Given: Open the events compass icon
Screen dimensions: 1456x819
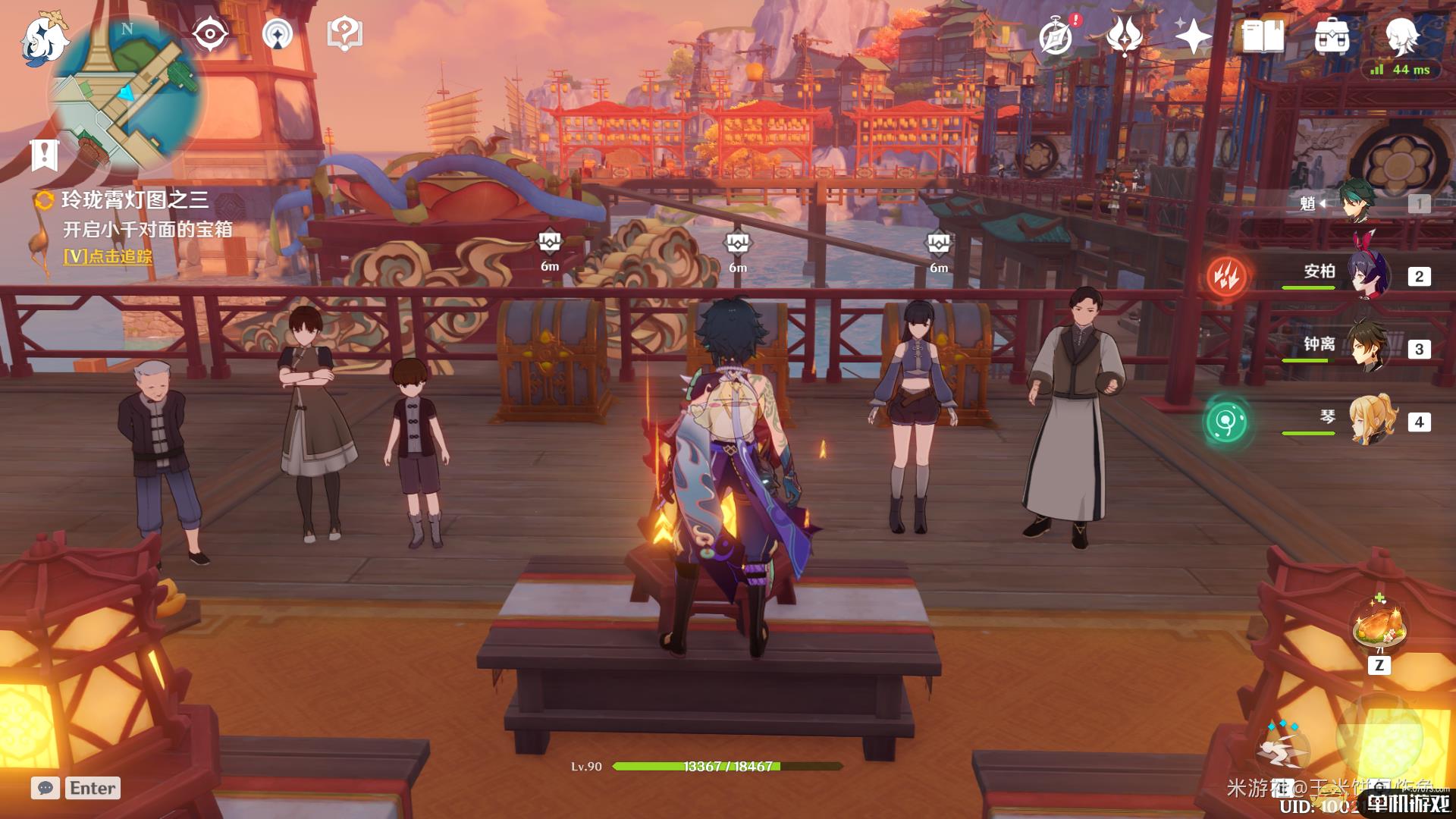Looking at the screenshot, I should 1056,36.
